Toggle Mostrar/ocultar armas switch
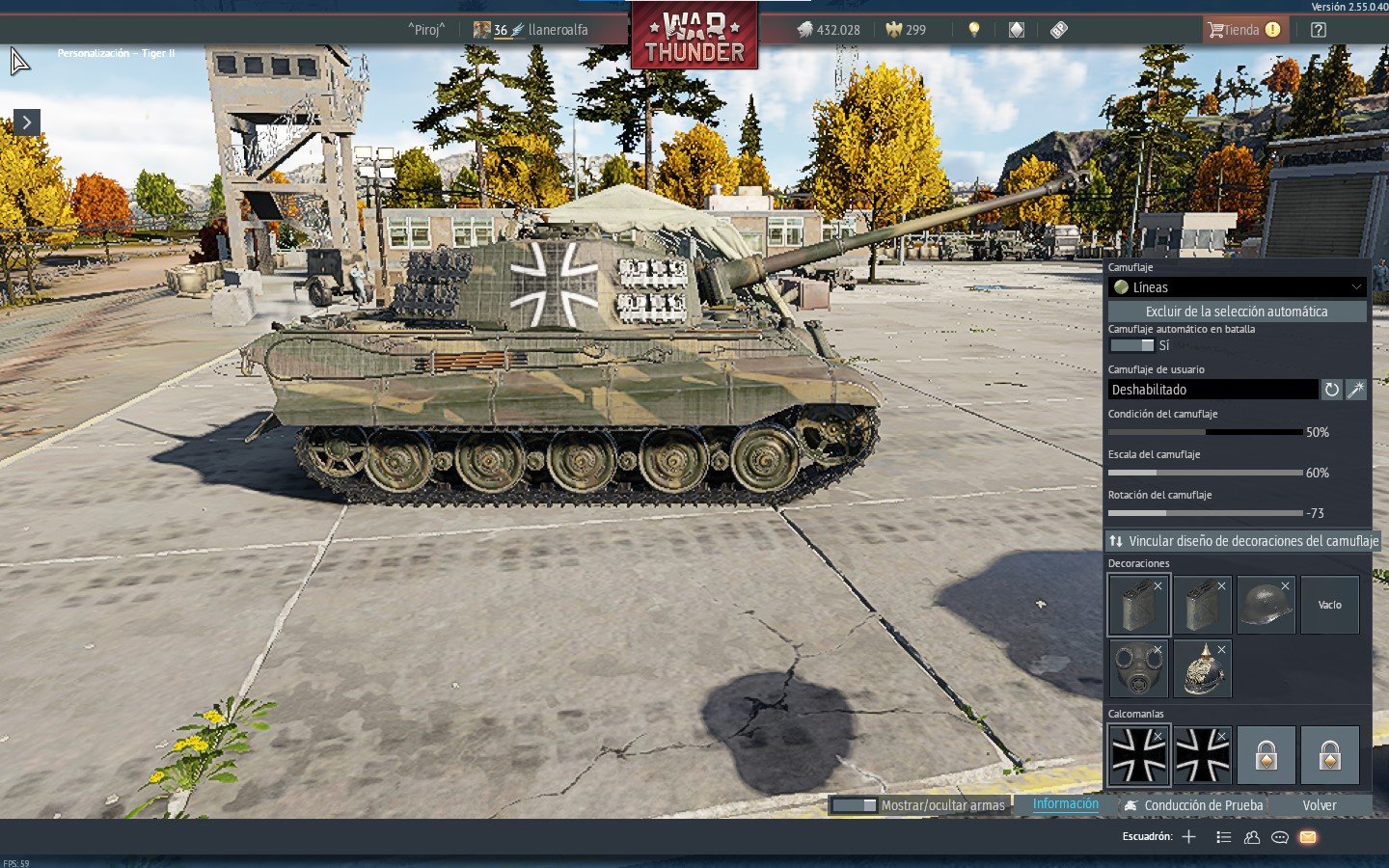This screenshot has width=1389, height=868. click(x=854, y=805)
